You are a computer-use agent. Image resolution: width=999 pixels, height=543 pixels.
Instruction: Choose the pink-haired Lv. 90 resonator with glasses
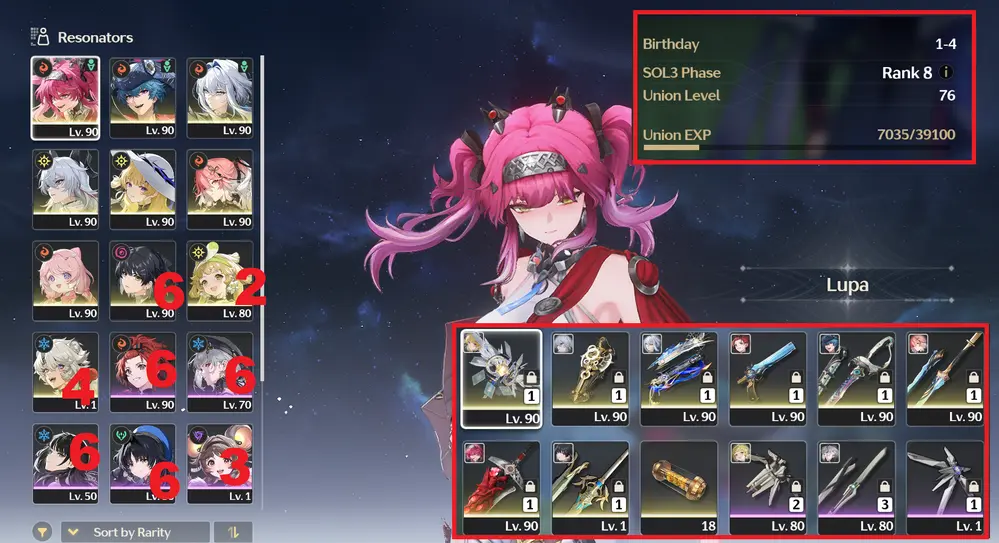(219, 188)
